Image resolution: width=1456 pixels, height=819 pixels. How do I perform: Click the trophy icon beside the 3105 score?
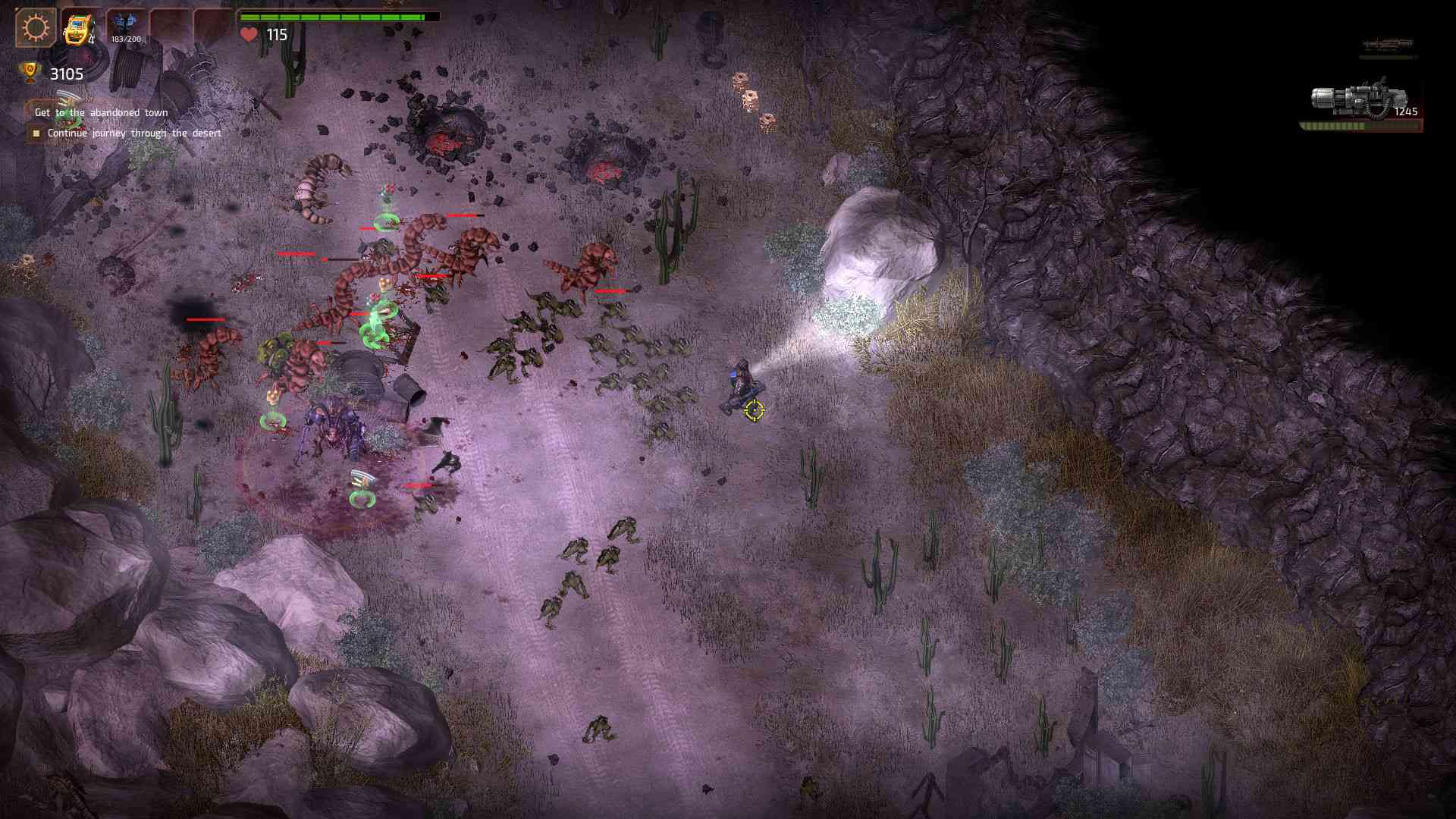click(x=30, y=73)
